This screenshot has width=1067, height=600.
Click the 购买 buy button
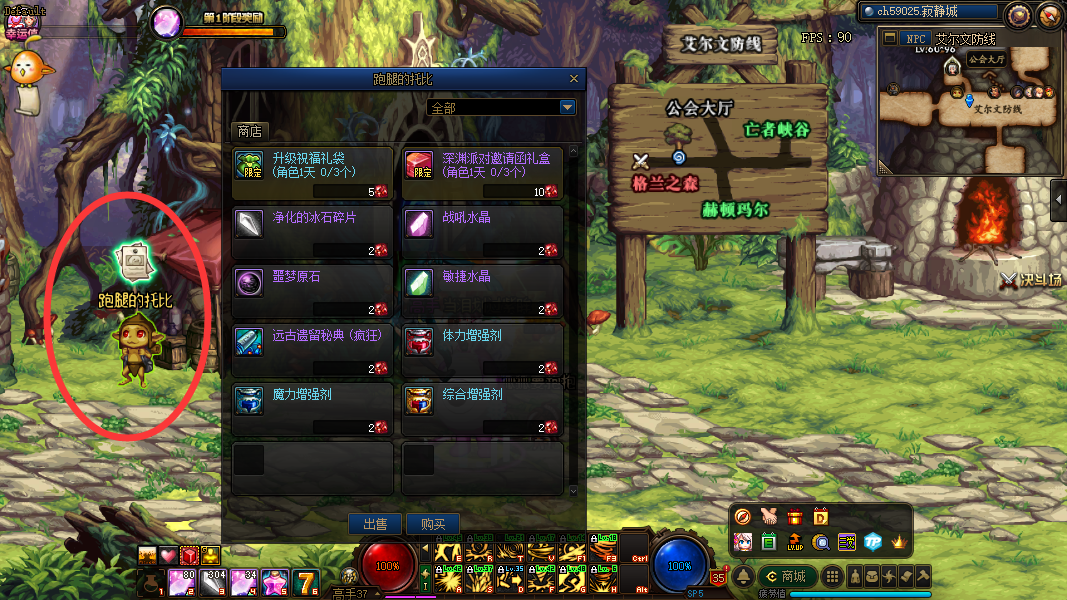[x=433, y=524]
